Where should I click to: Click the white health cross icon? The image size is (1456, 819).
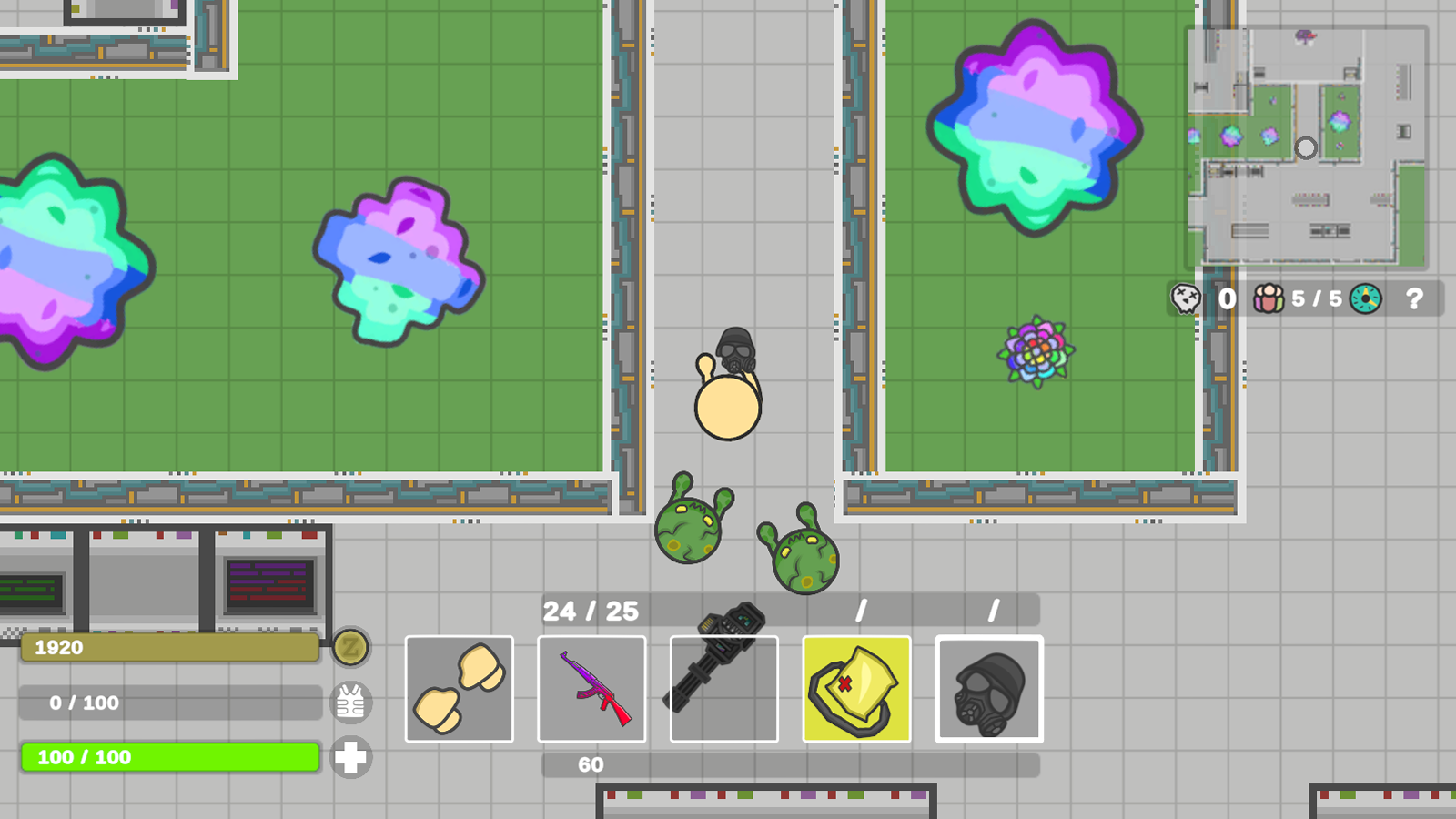pos(351,757)
